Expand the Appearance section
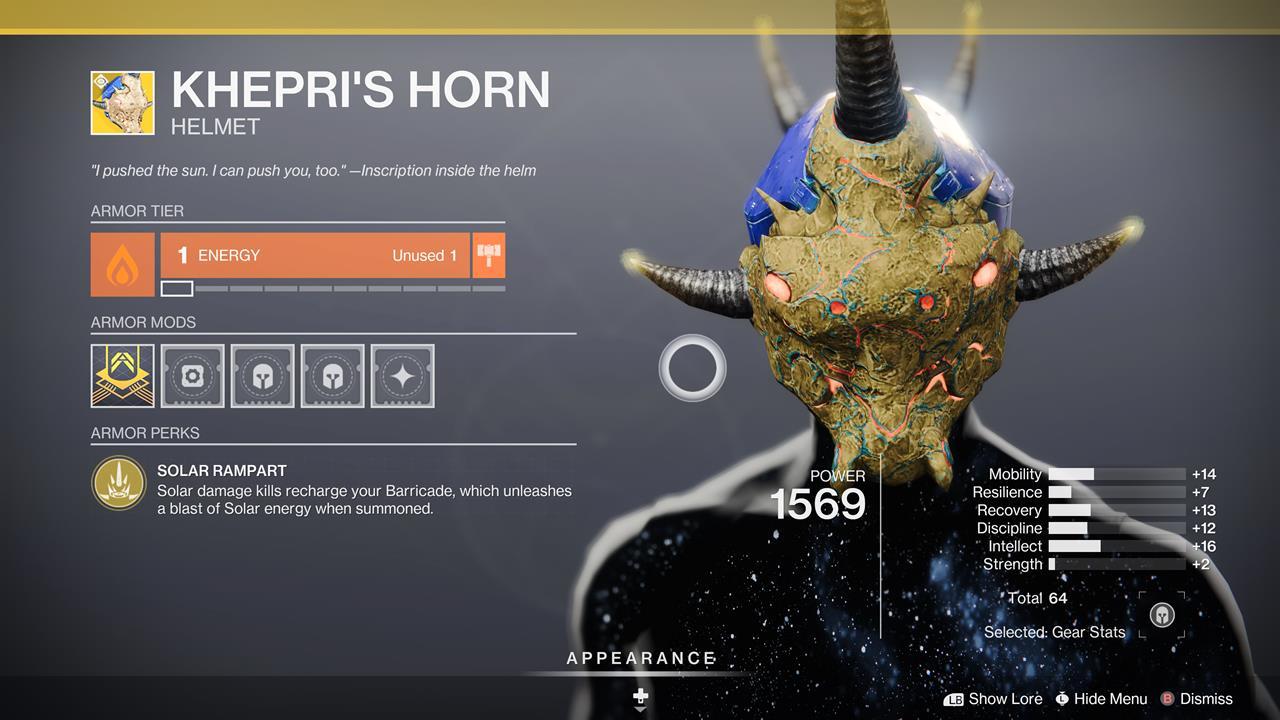 641,659
